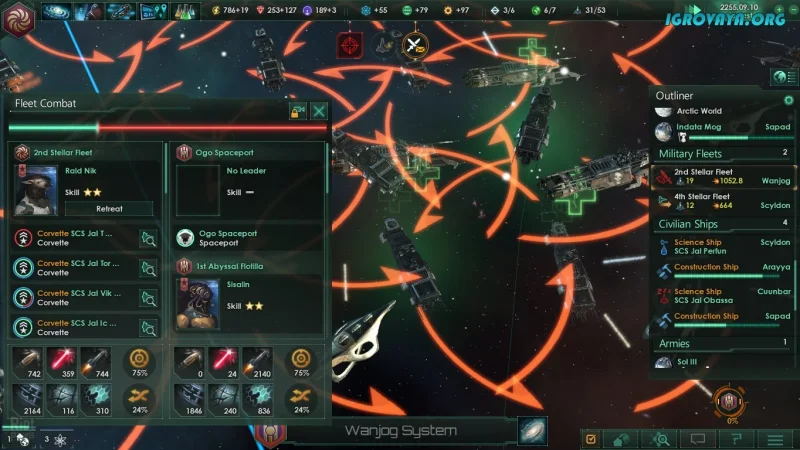Close the Fleet Combat window

click(319, 111)
